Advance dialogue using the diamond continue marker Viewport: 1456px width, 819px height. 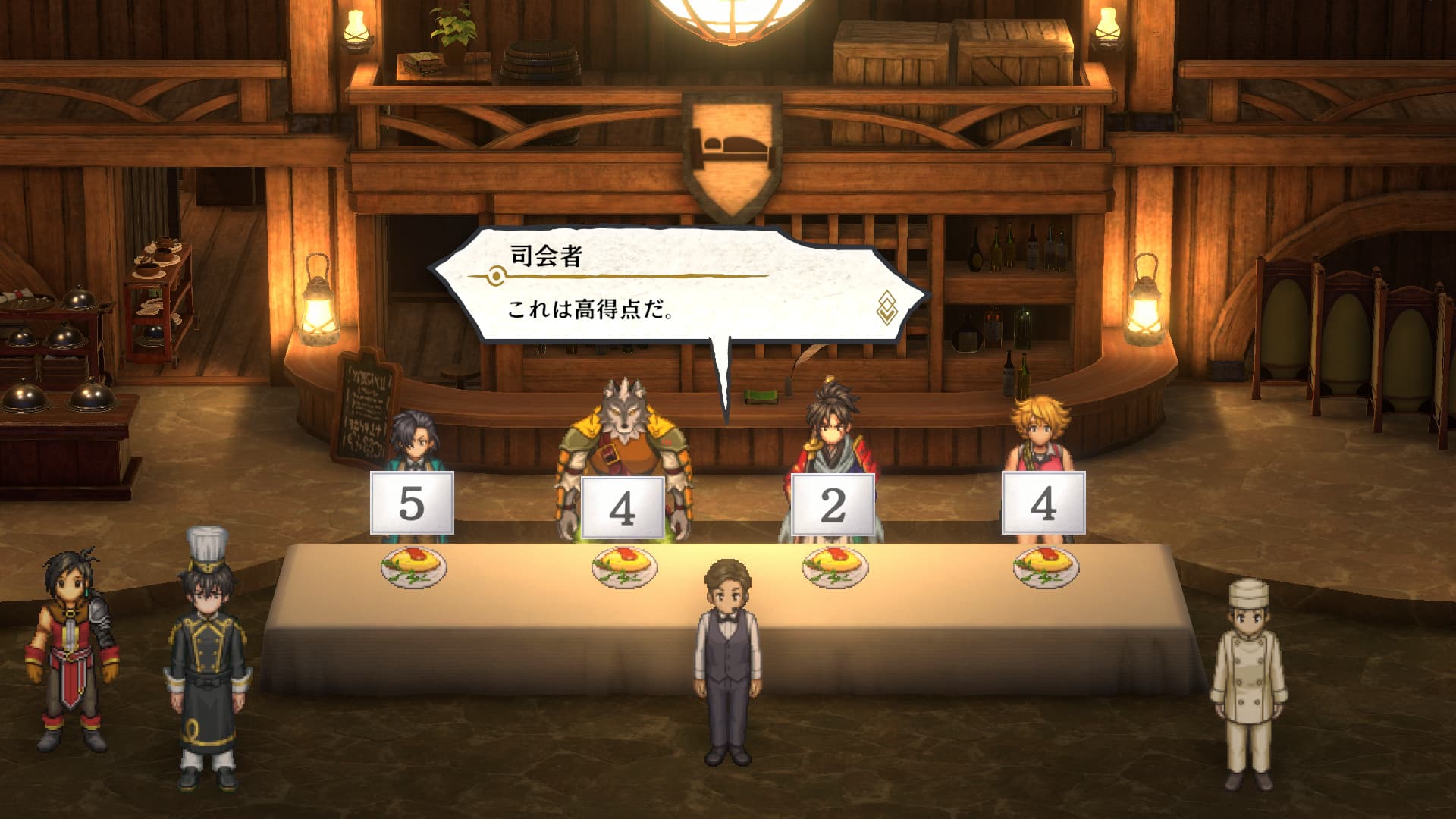click(x=886, y=306)
